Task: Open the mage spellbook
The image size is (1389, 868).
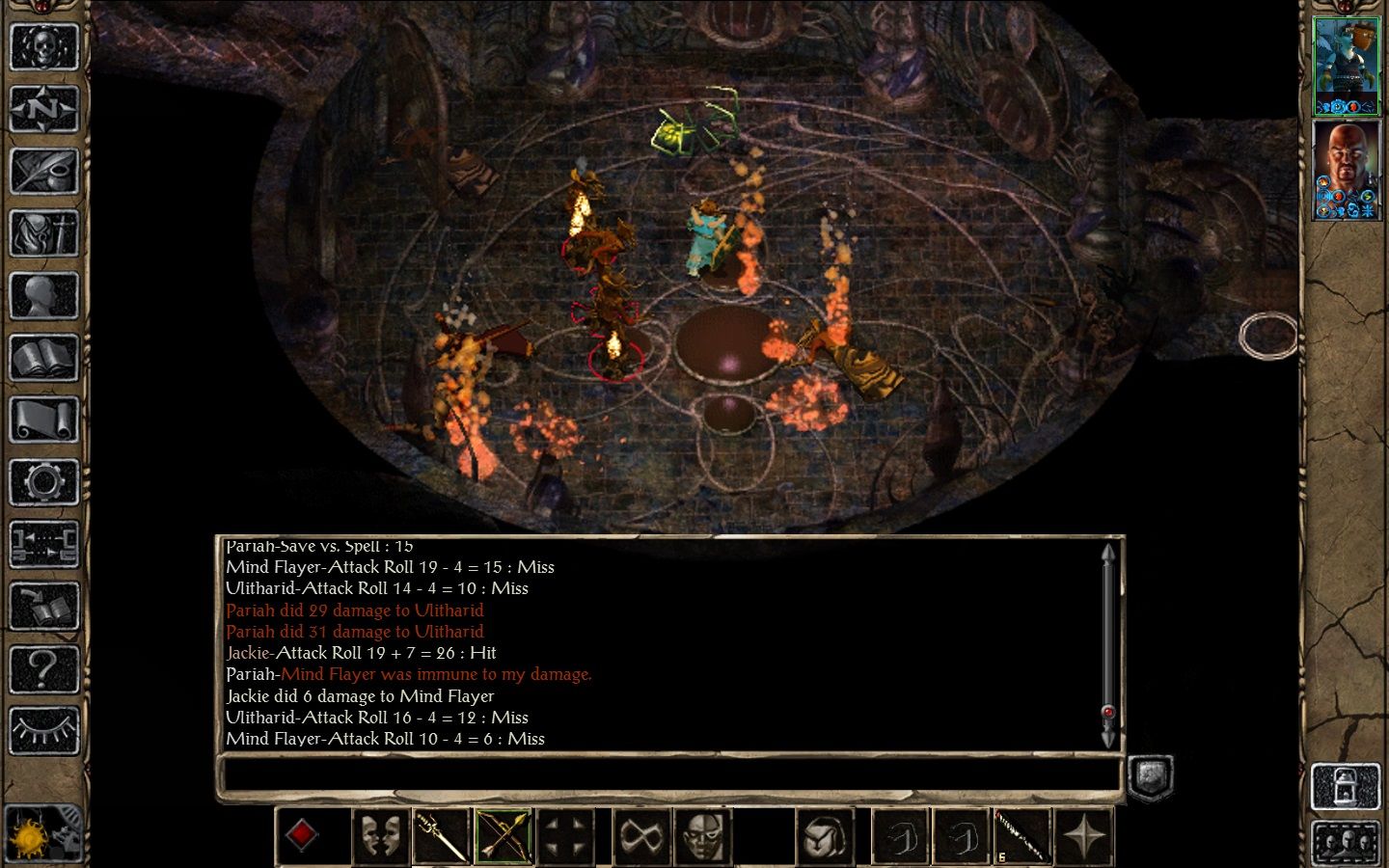Action: [x=43, y=358]
